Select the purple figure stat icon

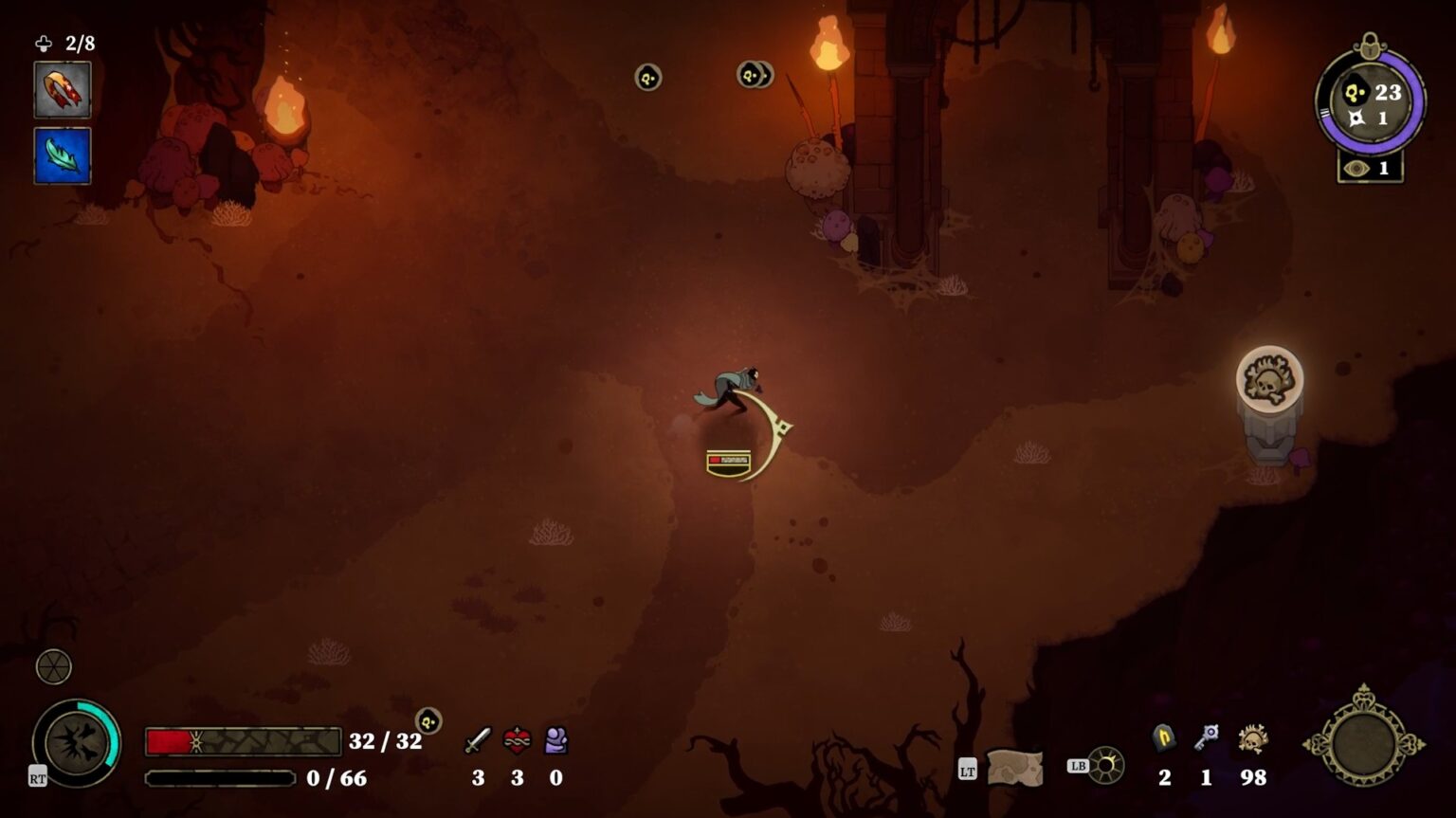tap(555, 742)
